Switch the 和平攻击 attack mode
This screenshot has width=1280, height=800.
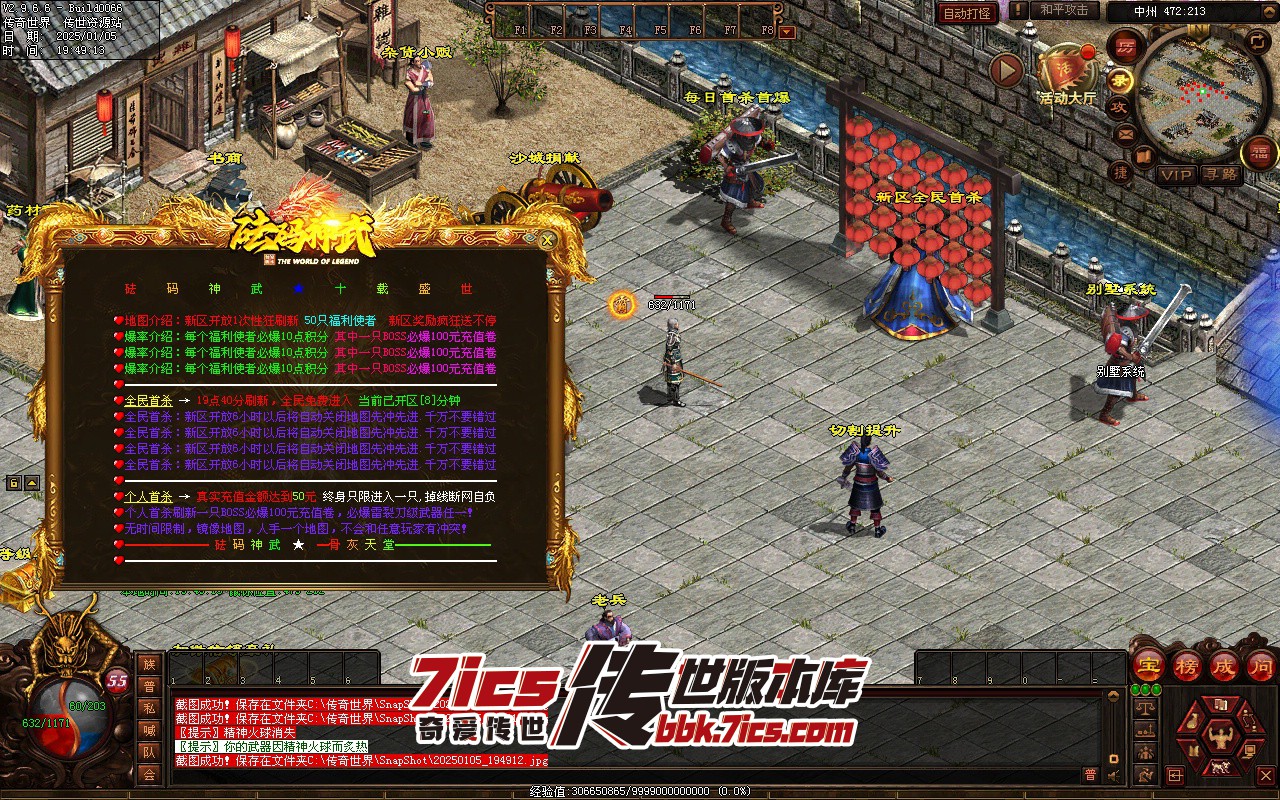[1064, 10]
